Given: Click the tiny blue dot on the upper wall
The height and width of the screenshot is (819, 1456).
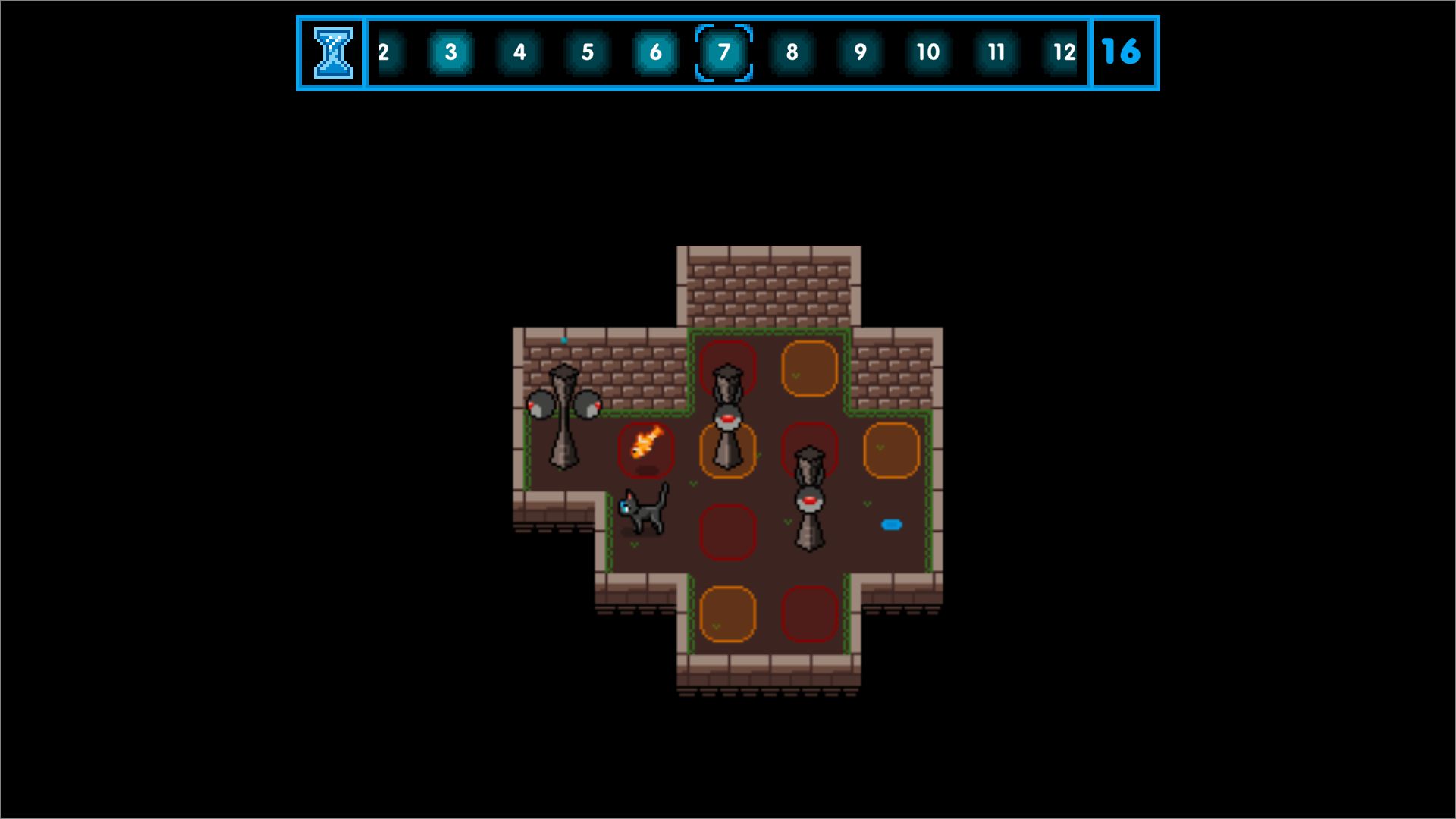Looking at the screenshot, I should click(564, 340).
